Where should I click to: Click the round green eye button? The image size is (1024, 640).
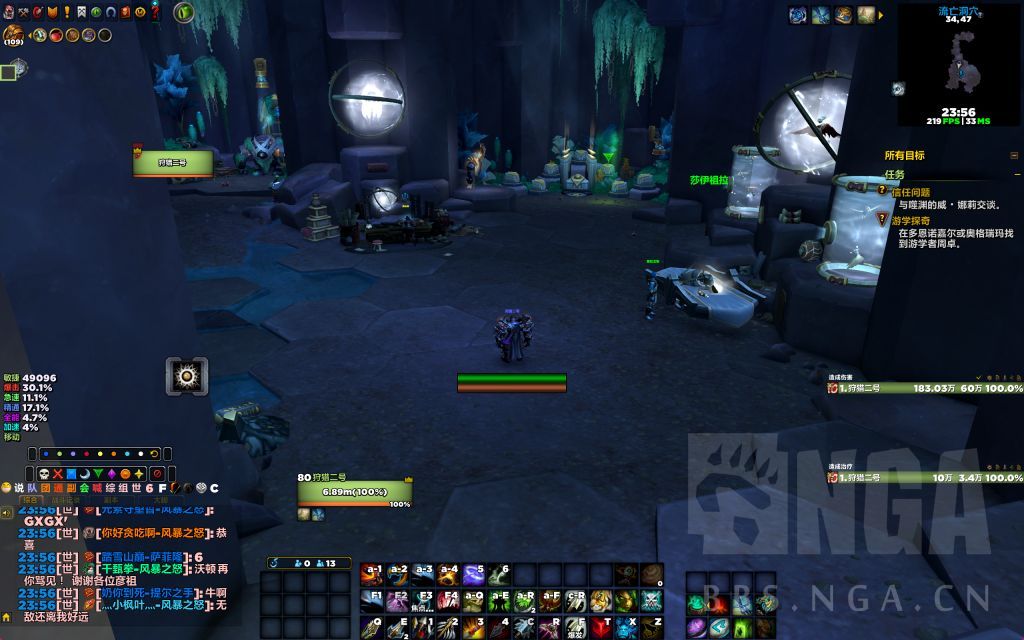click(183, 13)
